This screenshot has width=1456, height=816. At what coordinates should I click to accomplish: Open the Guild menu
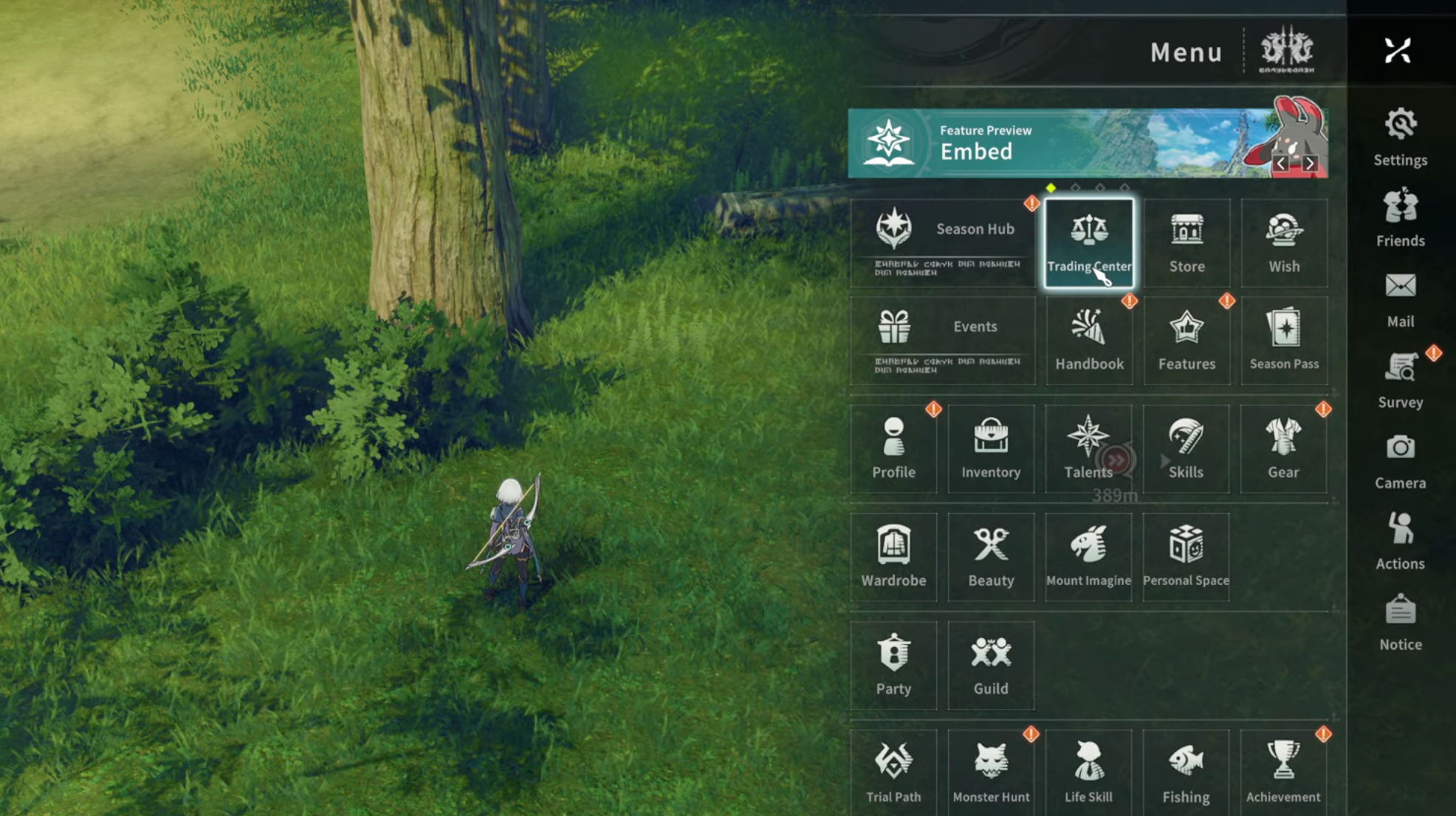point(991,665)
